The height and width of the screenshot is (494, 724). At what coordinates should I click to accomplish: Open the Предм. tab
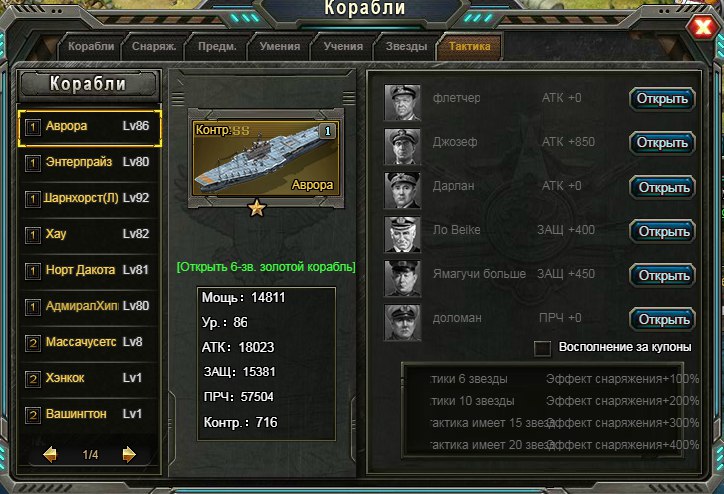(x=216, y=47)
